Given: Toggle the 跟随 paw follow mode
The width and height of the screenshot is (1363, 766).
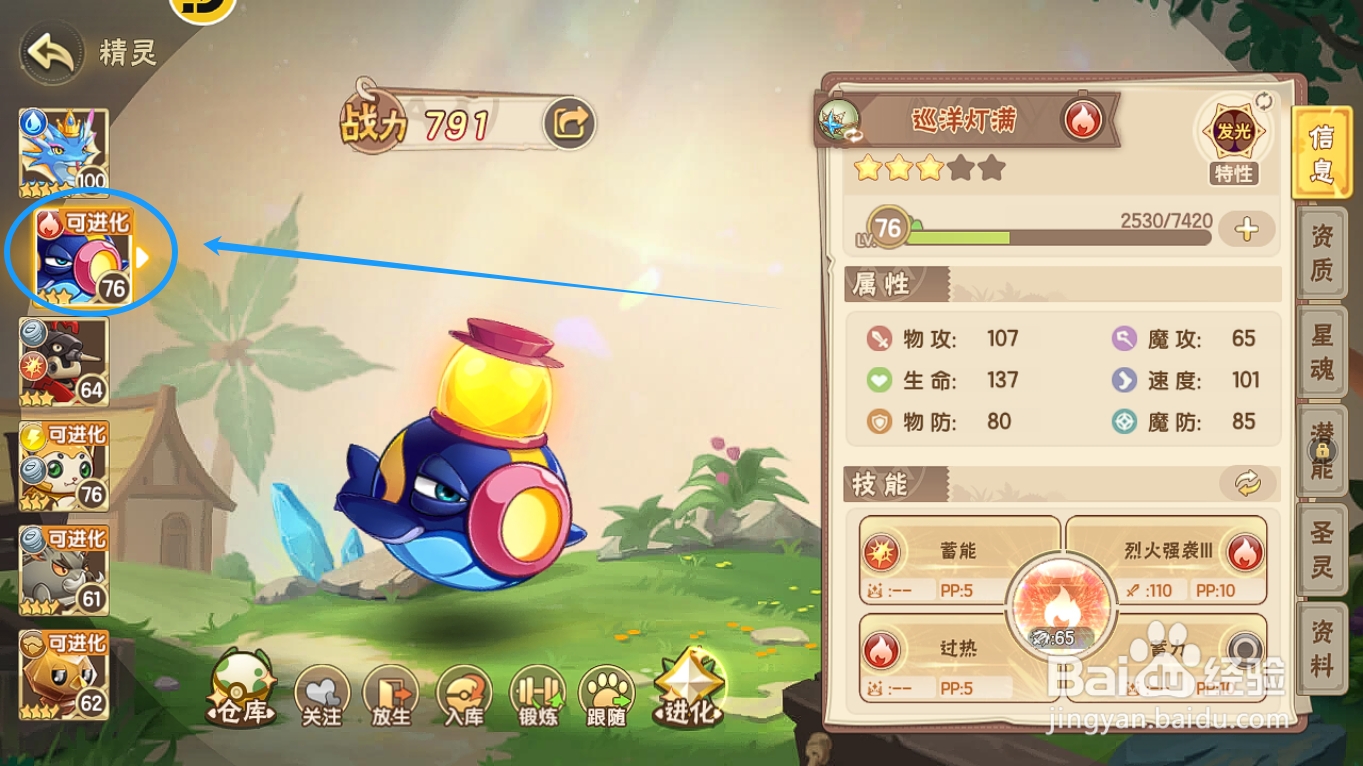Looking at the screenshot, I should click(x=608, y=692).
